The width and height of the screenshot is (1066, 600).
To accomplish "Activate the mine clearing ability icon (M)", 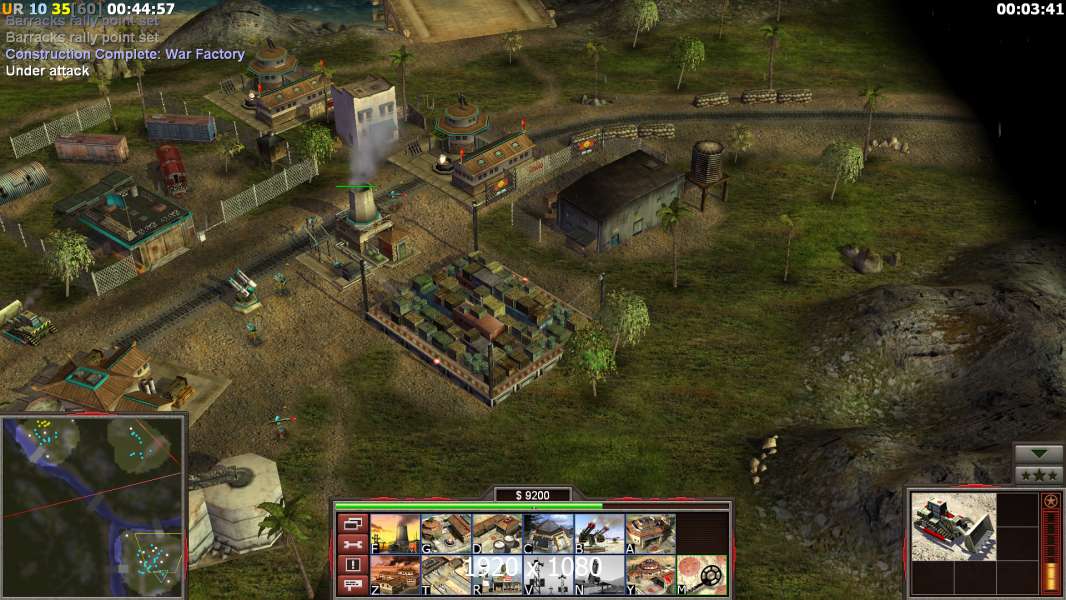I will tap(702, 575).
